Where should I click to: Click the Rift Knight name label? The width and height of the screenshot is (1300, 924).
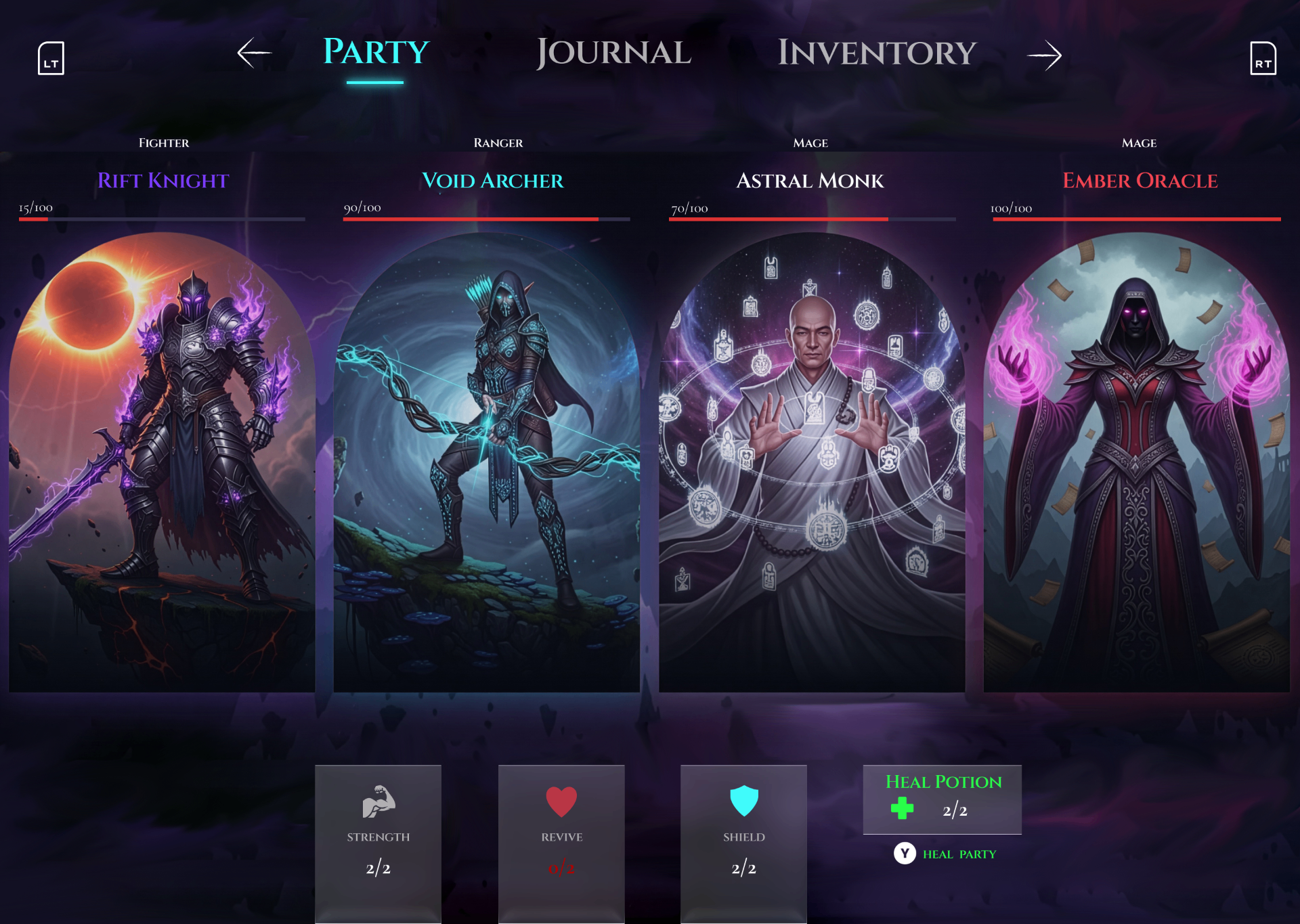162,181
